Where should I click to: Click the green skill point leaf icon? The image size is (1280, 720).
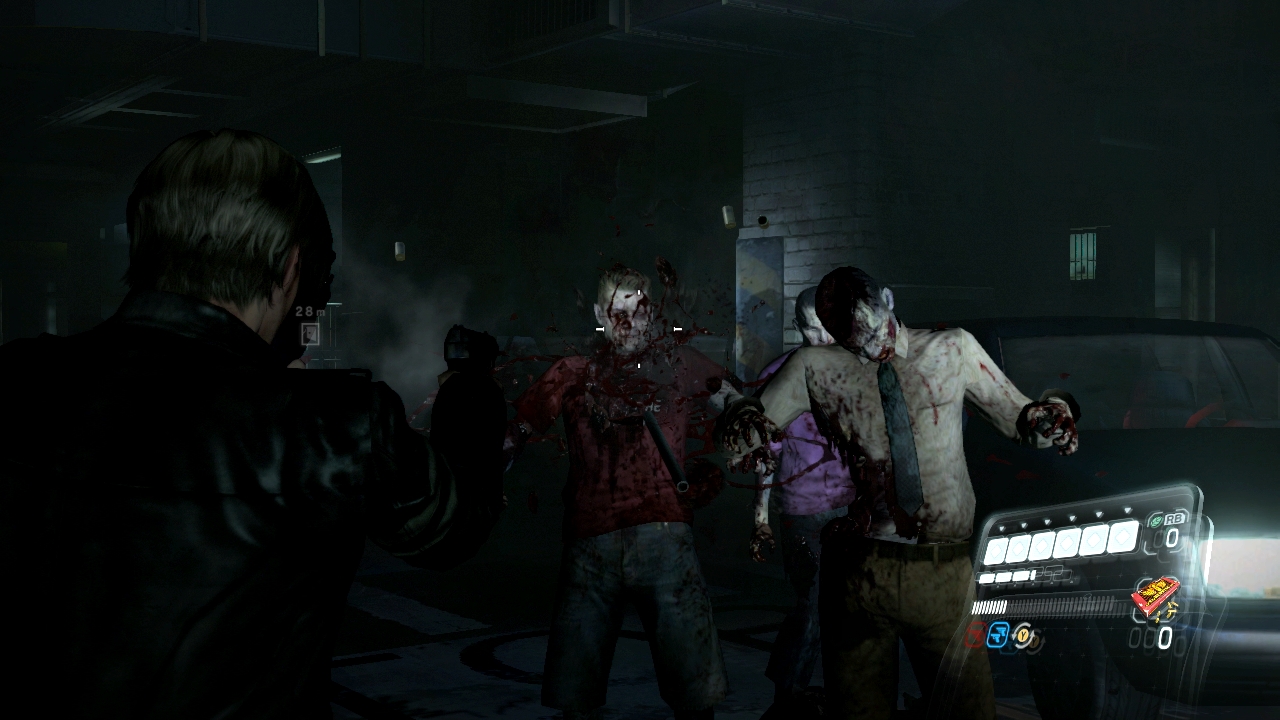click(x=1156, y=522)
